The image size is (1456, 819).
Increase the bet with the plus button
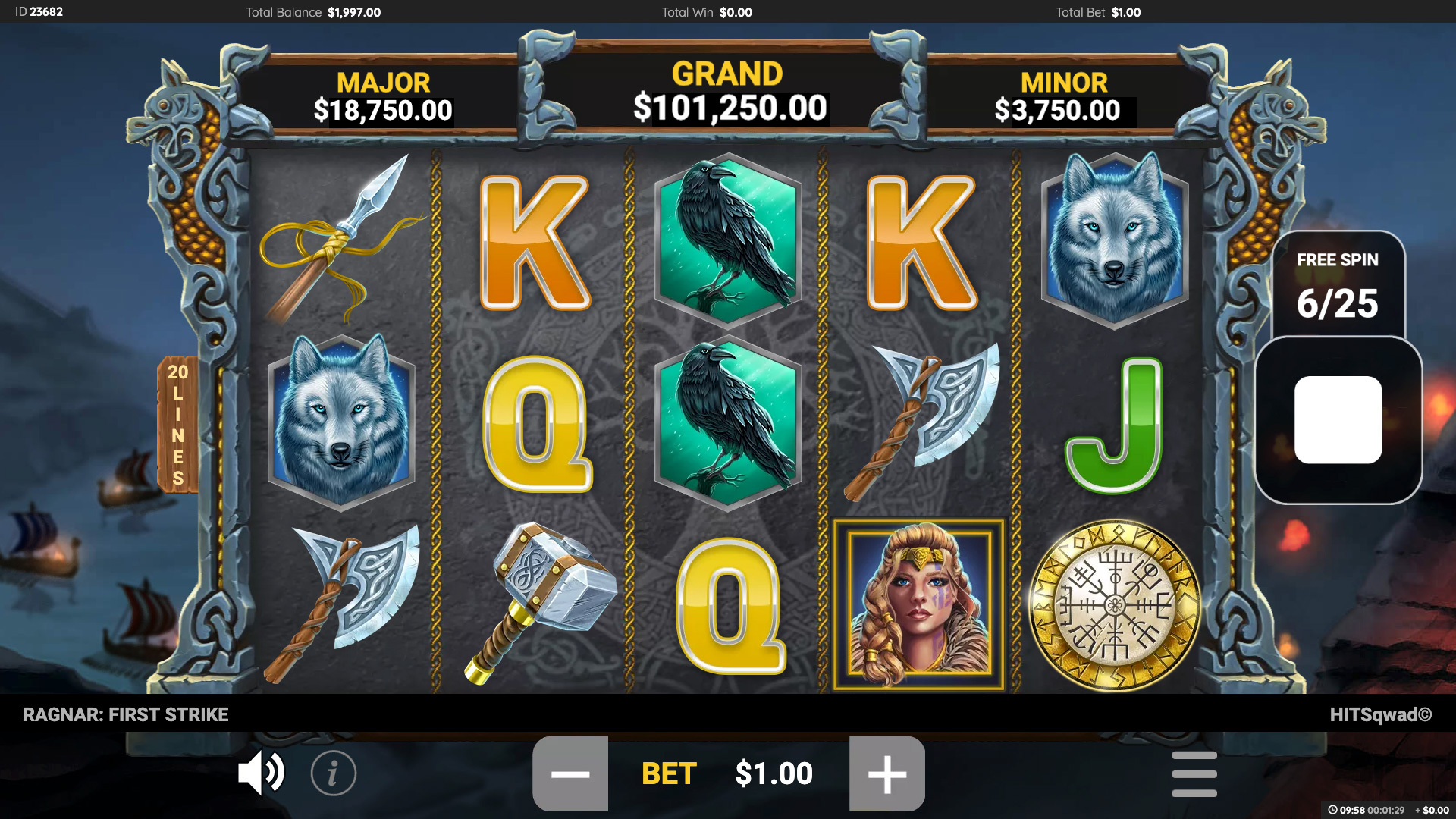(887, 773)
